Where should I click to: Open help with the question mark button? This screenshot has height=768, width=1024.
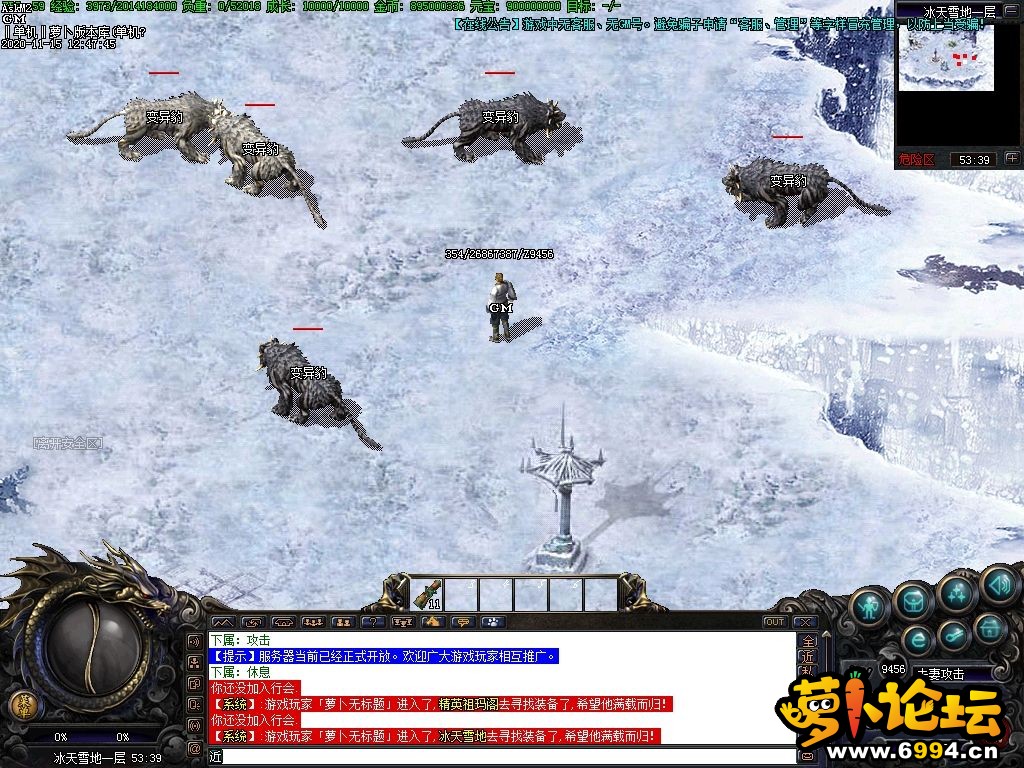pos(372,622)
